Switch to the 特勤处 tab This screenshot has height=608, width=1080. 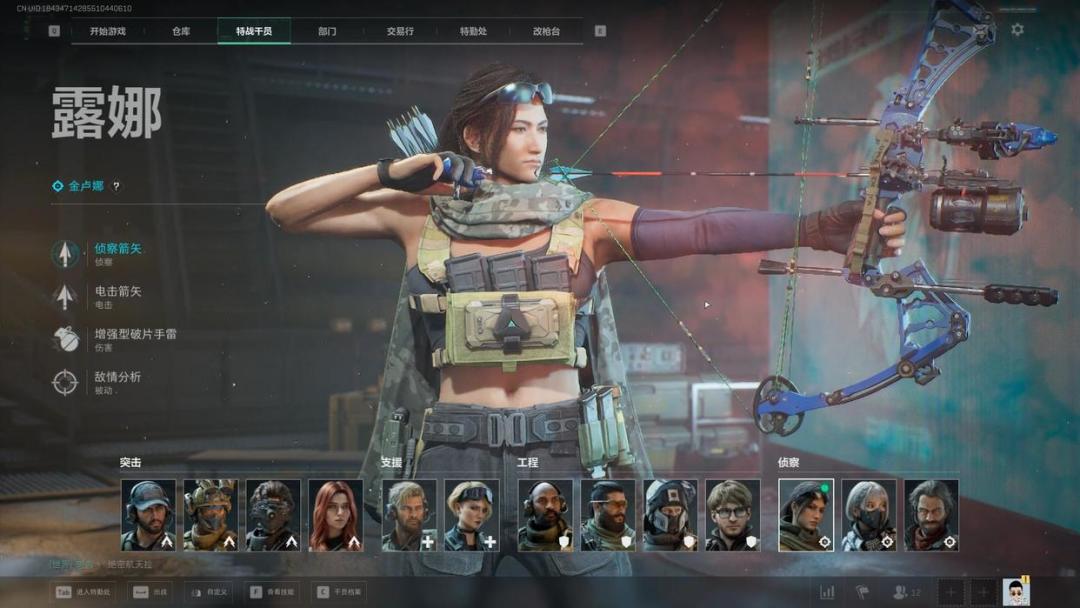(x=473, y=31)
